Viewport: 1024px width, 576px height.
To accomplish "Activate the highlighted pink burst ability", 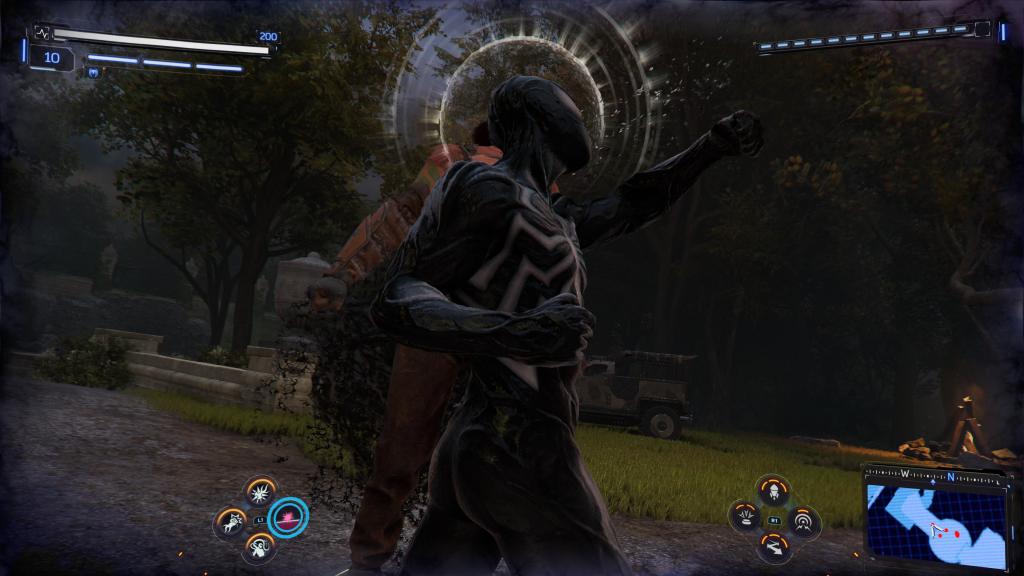I will pos(289,518).
